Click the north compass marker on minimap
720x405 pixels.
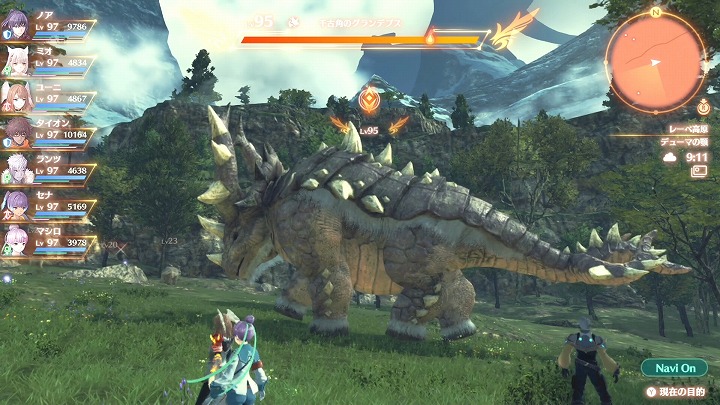tap(655, 13)
